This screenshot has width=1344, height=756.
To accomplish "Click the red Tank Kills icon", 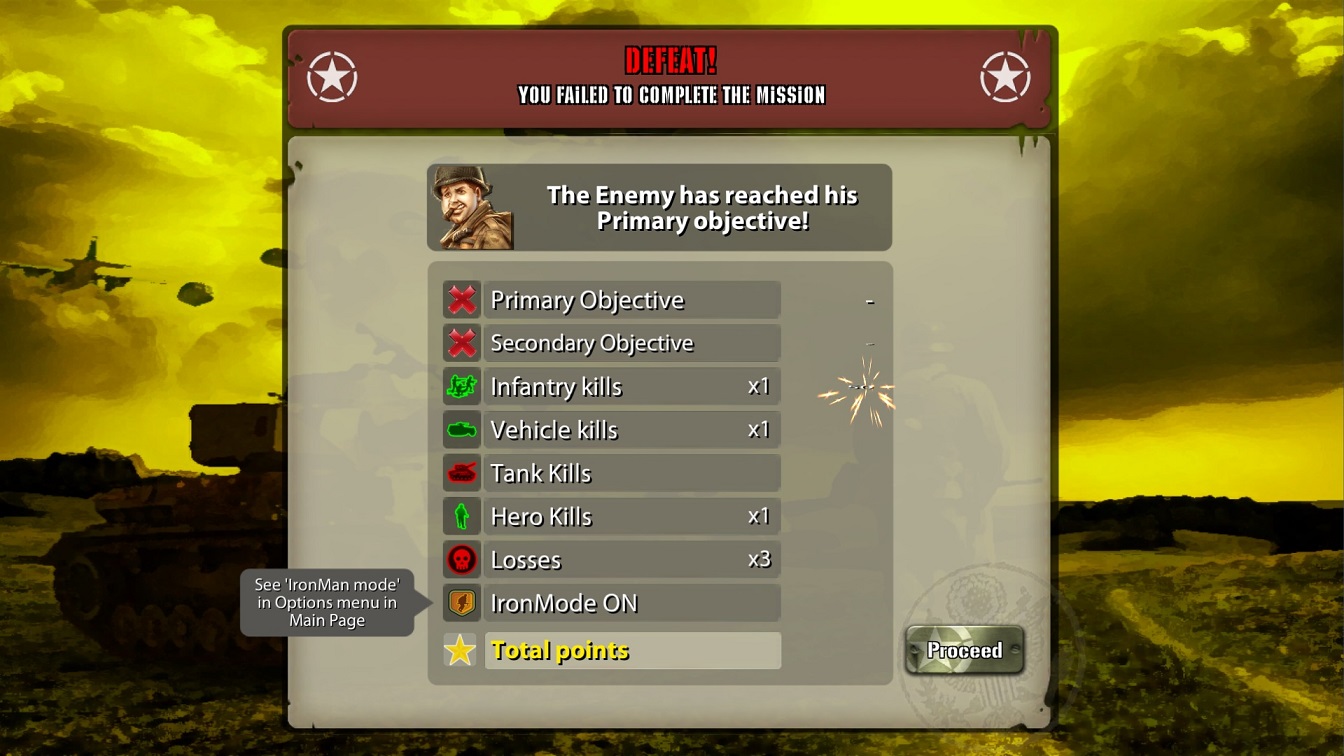I will click(x=462, y=473).
